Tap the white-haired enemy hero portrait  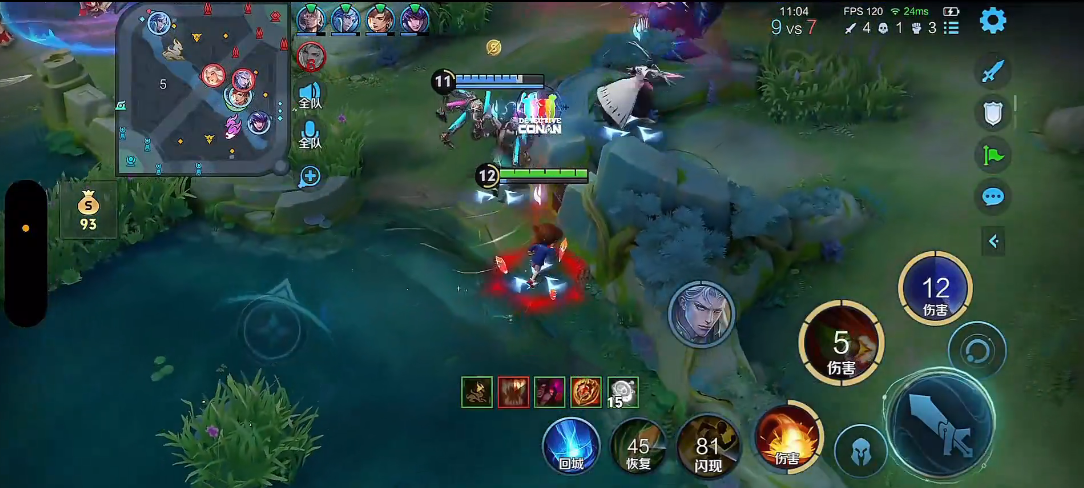tap(701, 314)
